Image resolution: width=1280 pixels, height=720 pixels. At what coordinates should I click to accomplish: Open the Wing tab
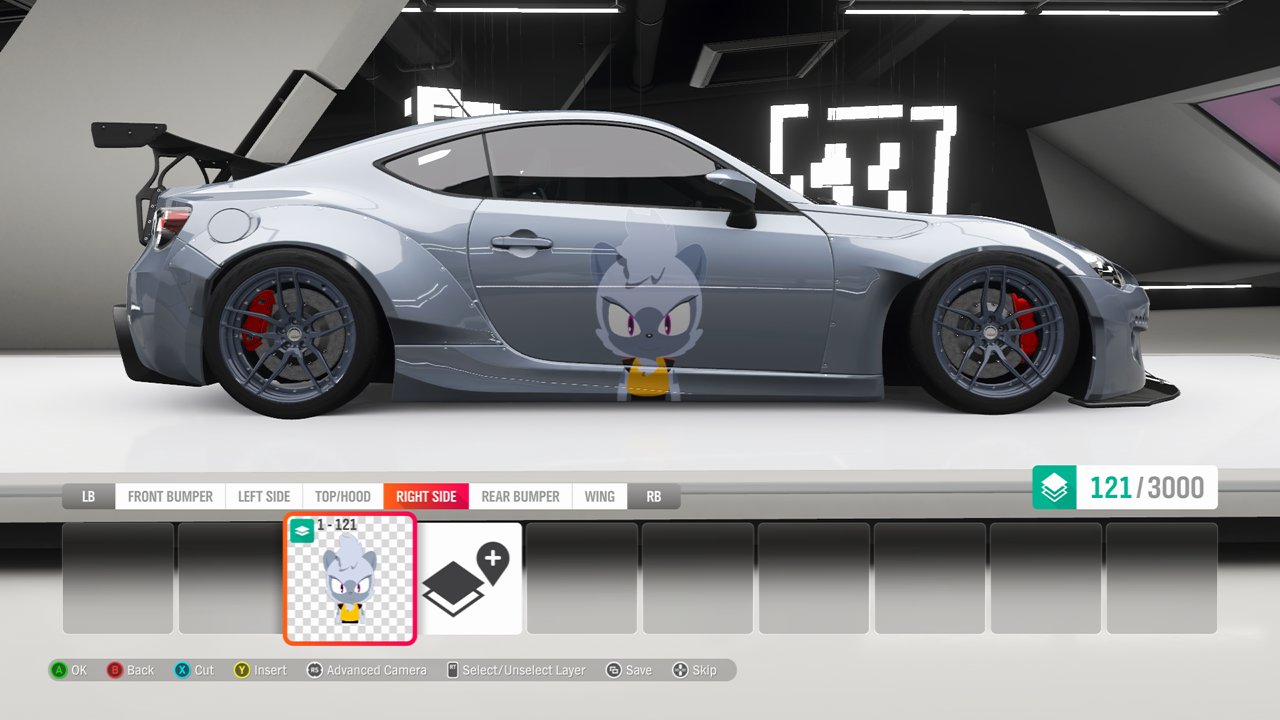pos(600,497)
